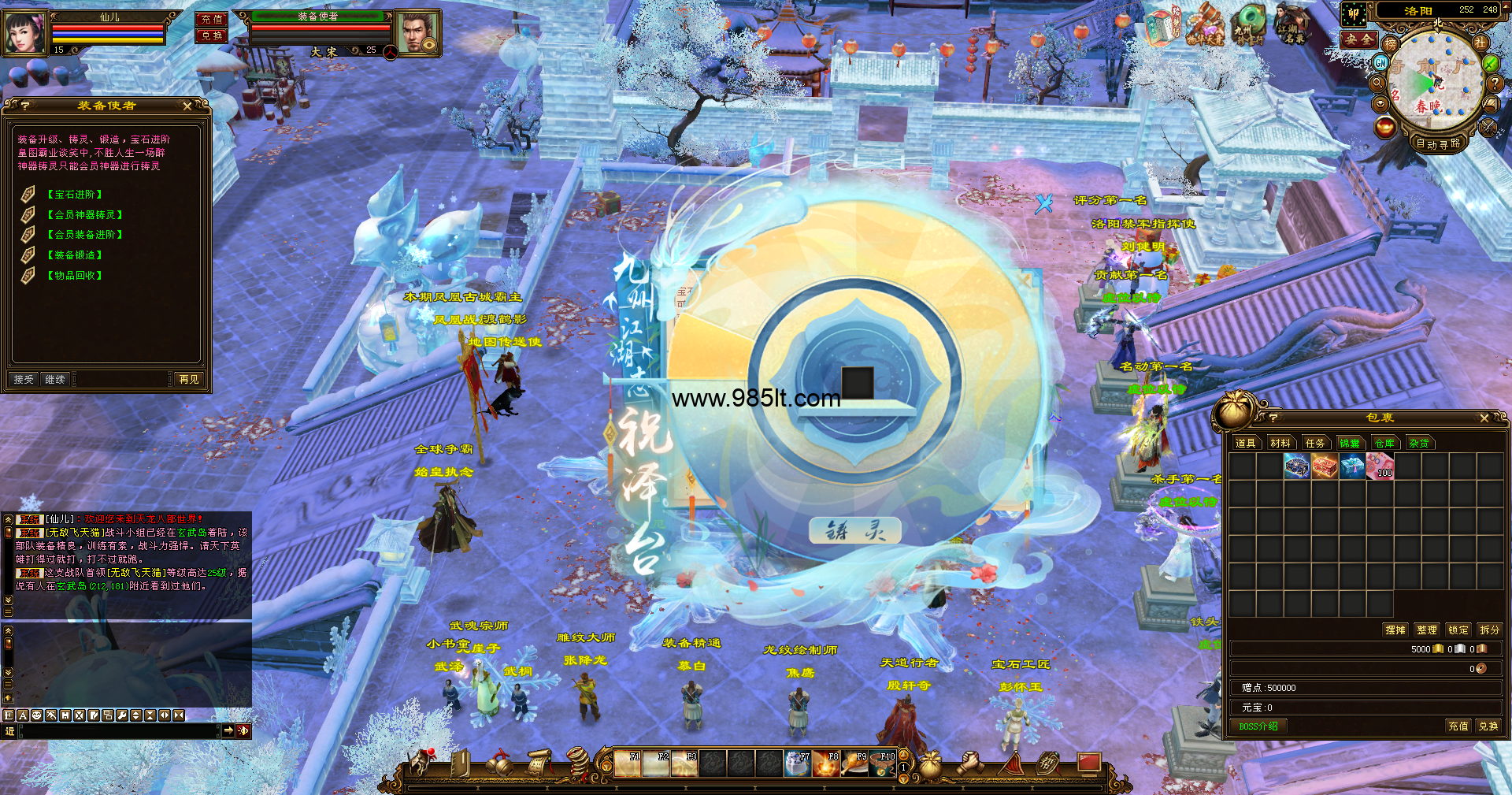Sort the bag with the 整理 button

pos(1427,630)
